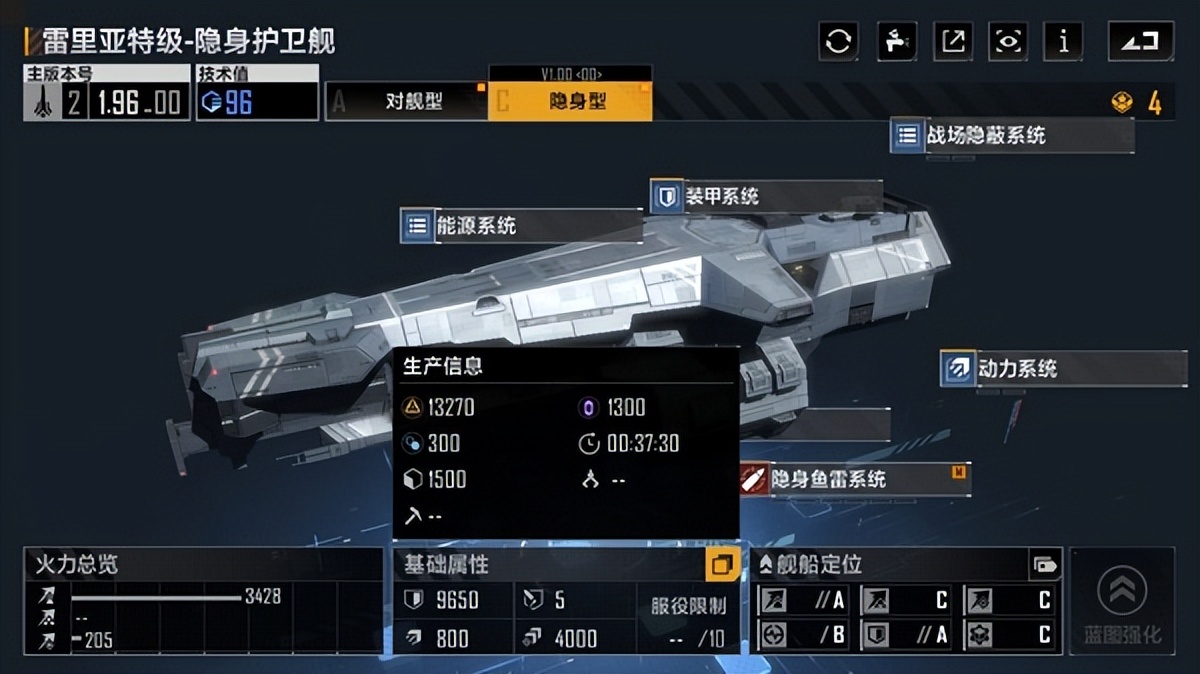
Task: Switch to the 对舰型 variant tab
Action: 406,101
